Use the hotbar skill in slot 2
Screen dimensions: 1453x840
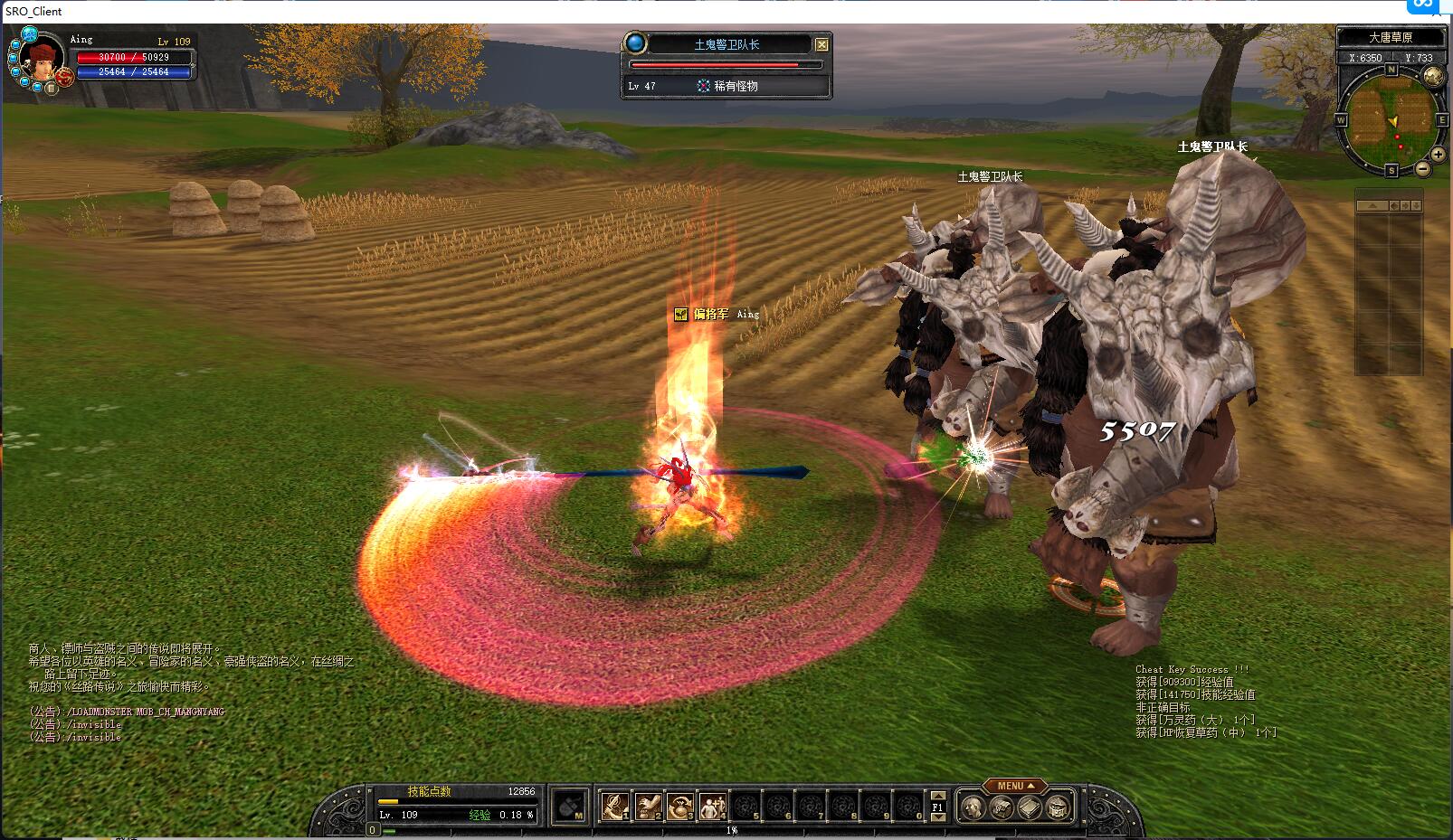pos(648,805)
